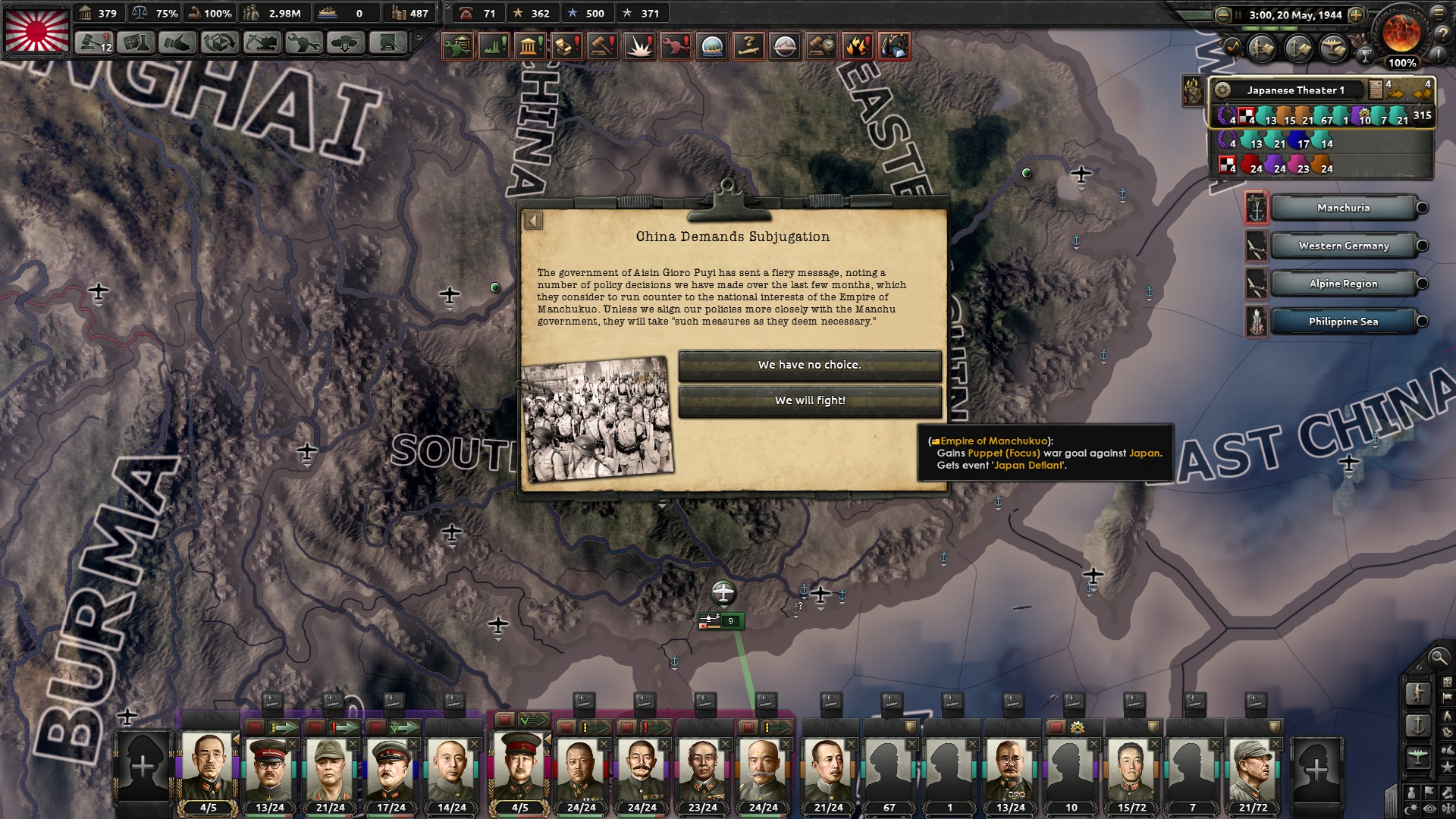Open the air combat log plane icon

(x=1332, y=47)
